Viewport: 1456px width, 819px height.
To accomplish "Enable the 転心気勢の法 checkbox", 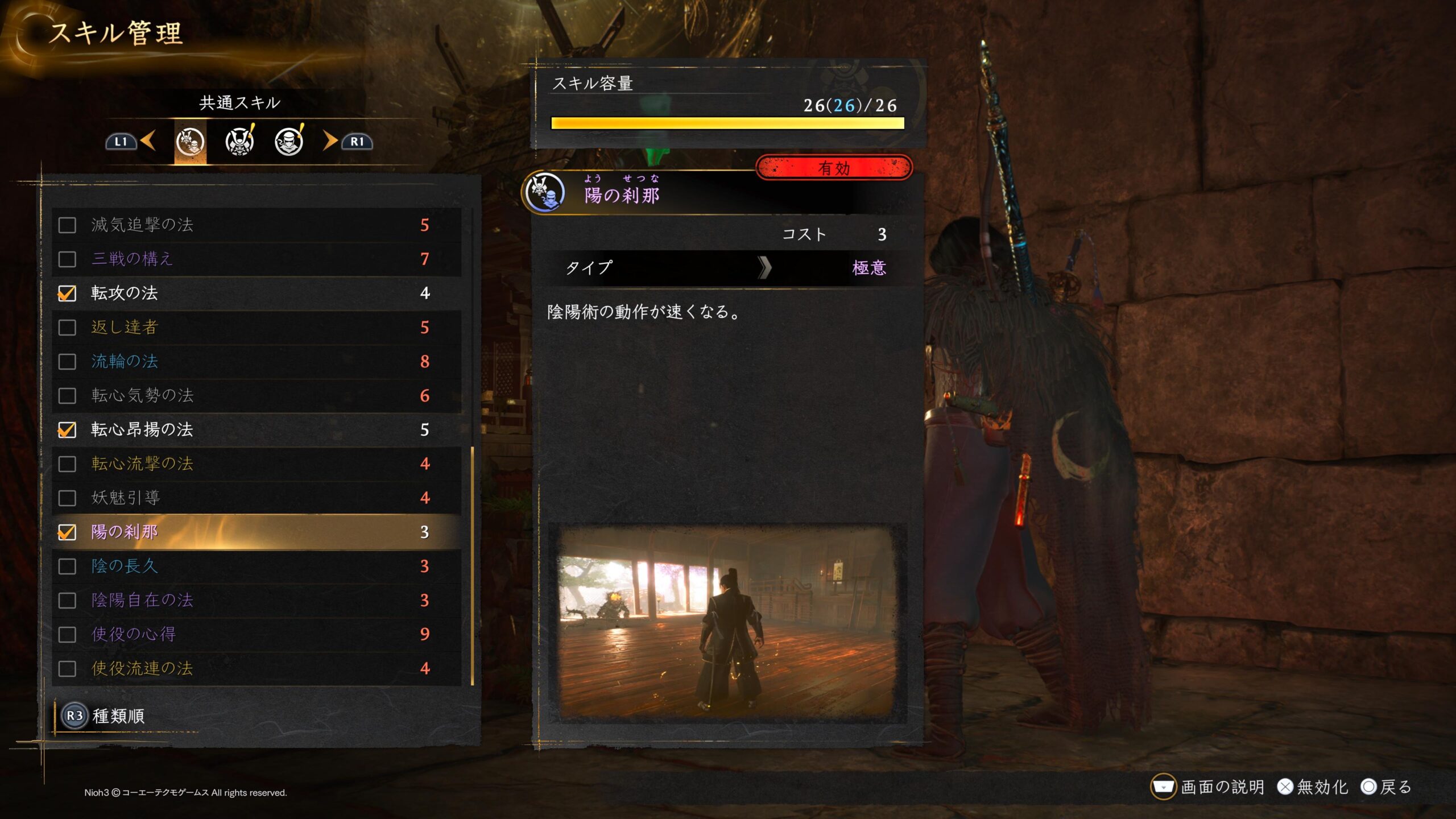I will coord(67,396).
